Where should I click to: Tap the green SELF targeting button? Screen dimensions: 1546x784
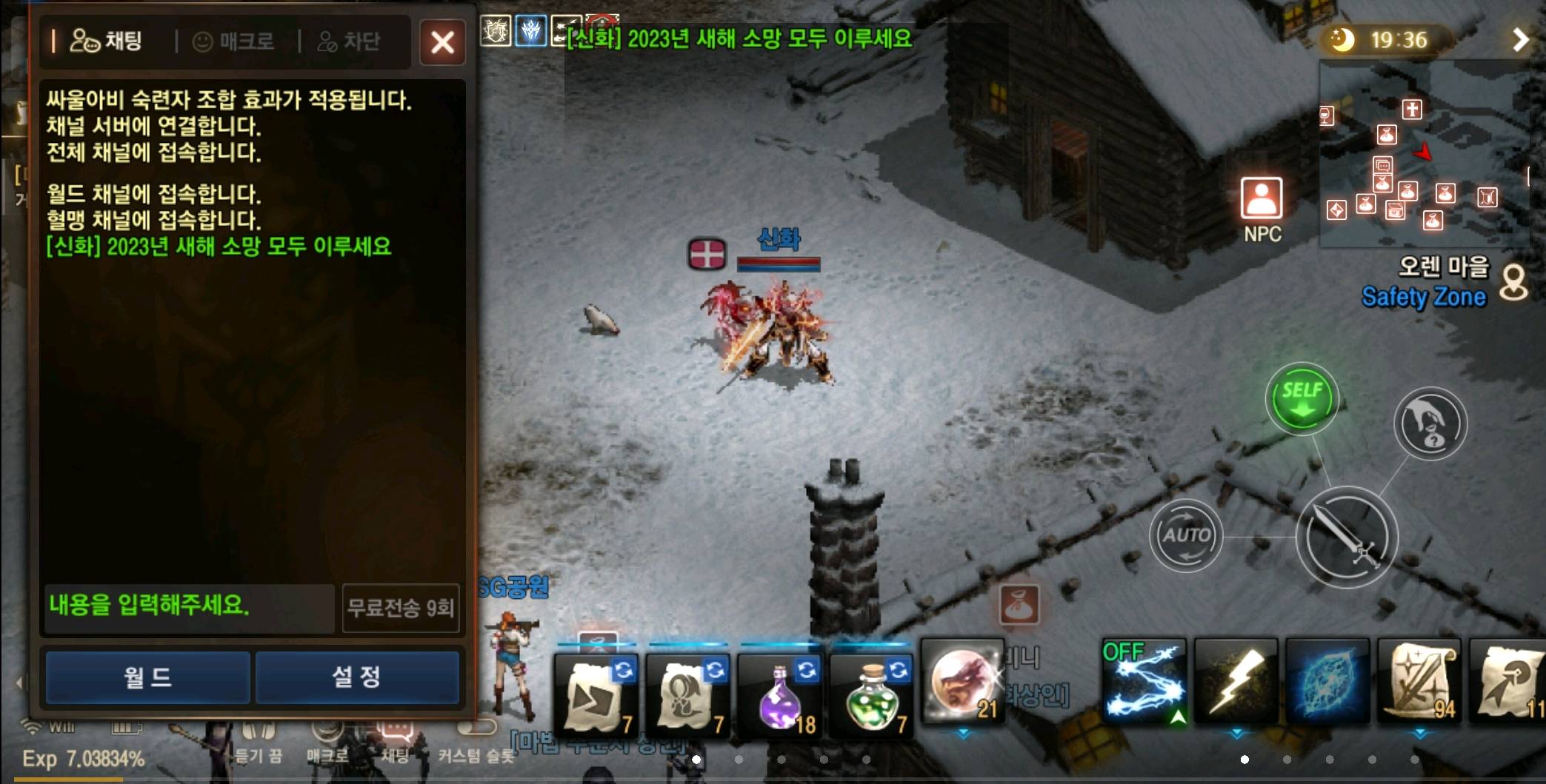1302,398
